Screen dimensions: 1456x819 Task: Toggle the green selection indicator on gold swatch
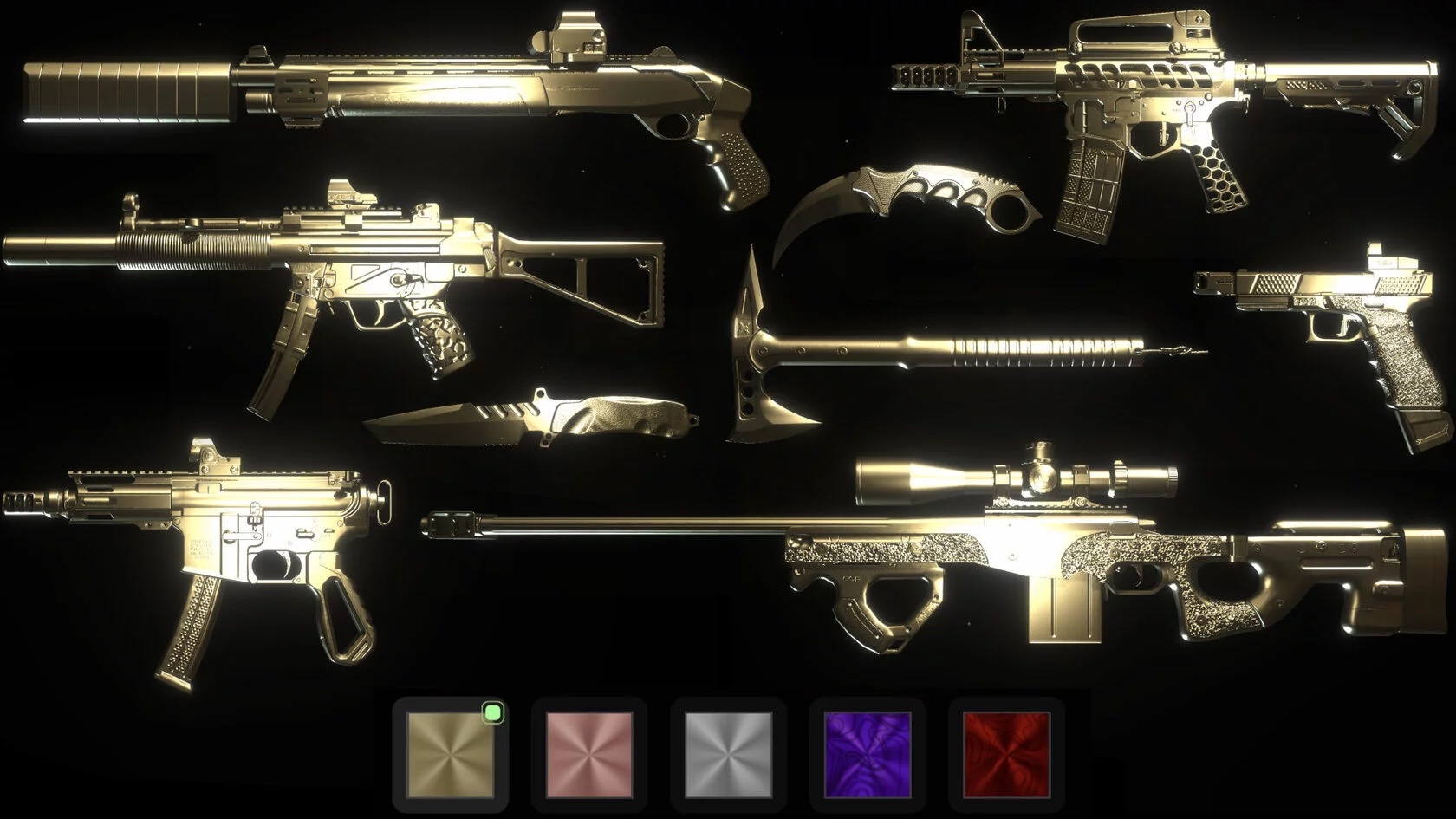491,712
